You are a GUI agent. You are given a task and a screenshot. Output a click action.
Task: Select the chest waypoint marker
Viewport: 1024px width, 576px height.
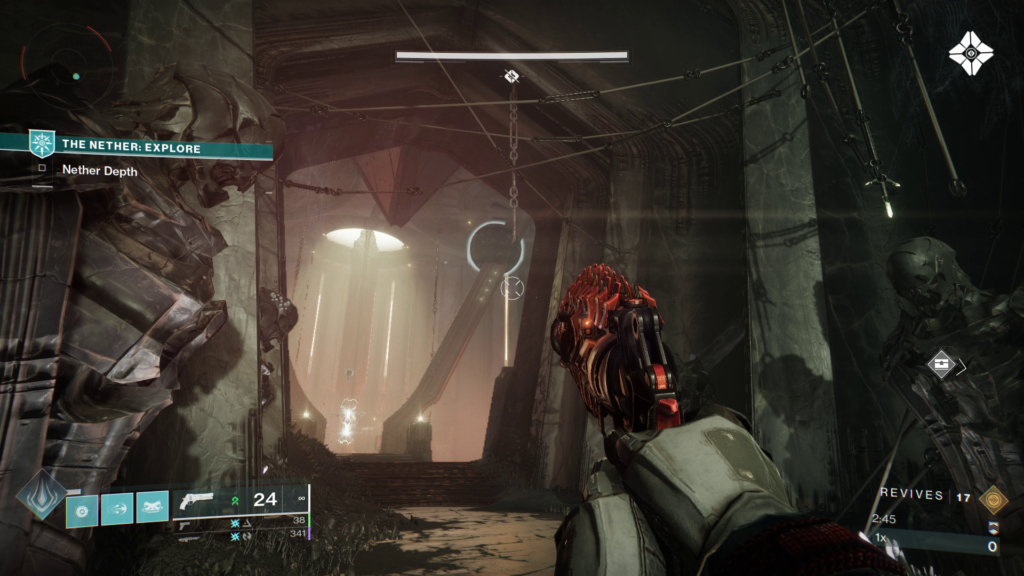point(940,365)
